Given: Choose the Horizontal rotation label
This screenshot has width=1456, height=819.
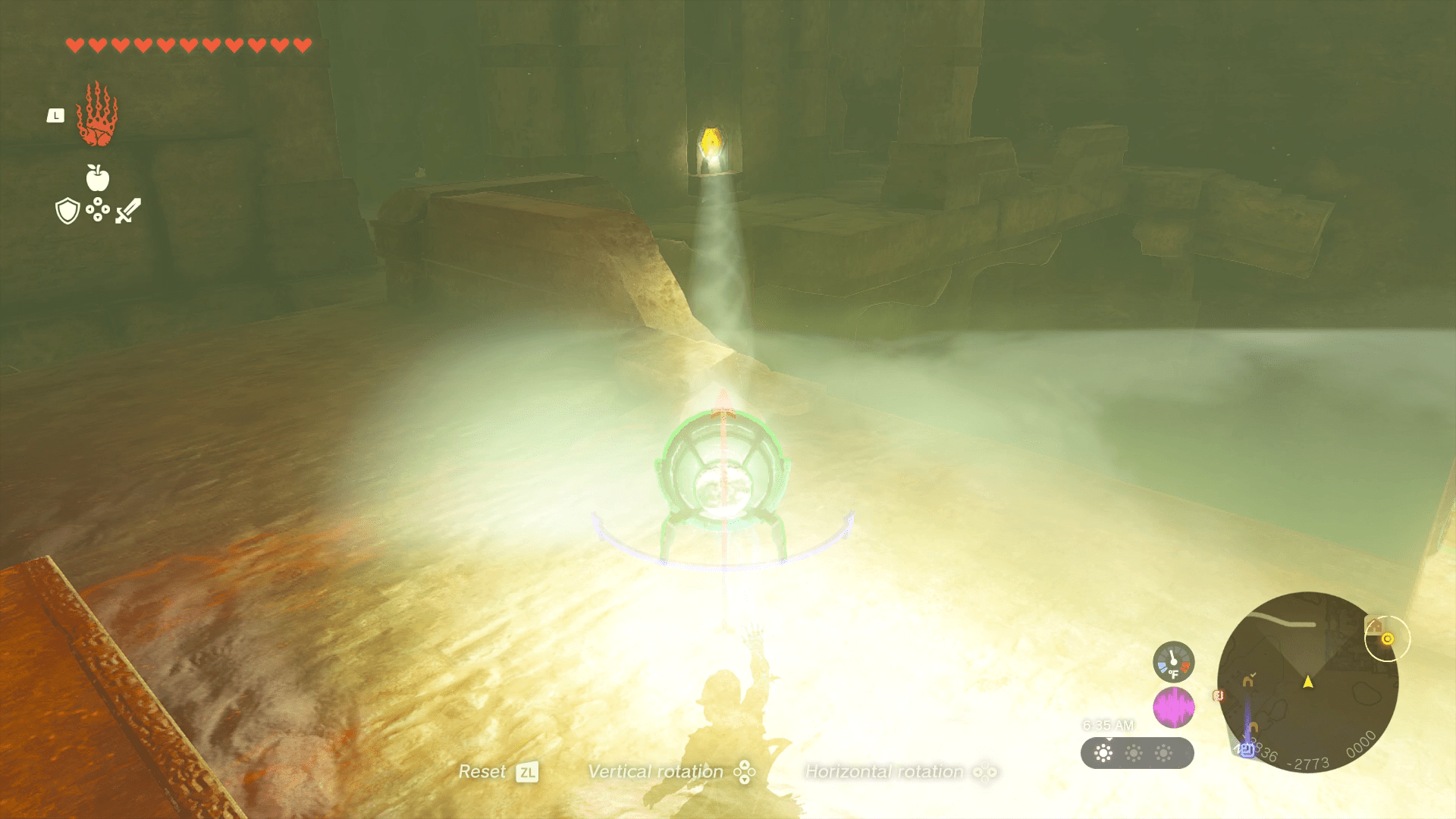Looking at the screenshot, I should tap(884, 772).
